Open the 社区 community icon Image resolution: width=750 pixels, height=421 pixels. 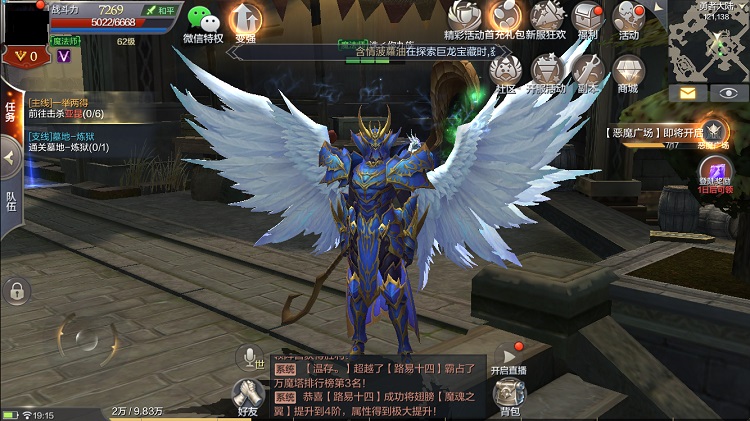pos(503,69)
